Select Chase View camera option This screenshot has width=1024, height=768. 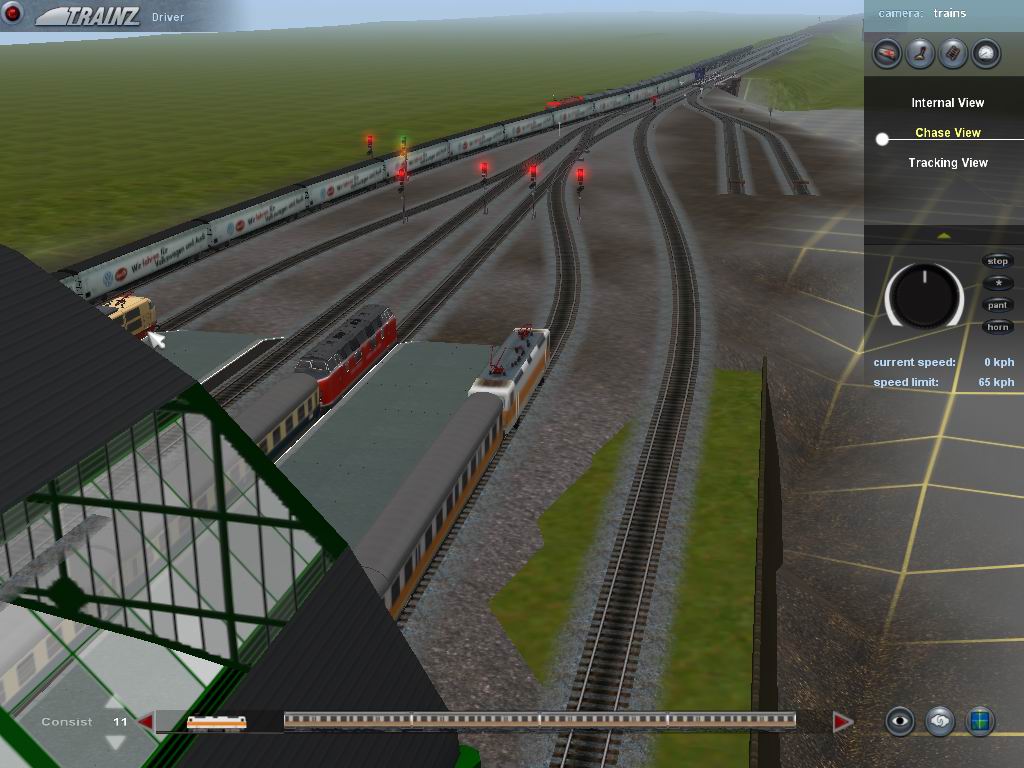947,133
